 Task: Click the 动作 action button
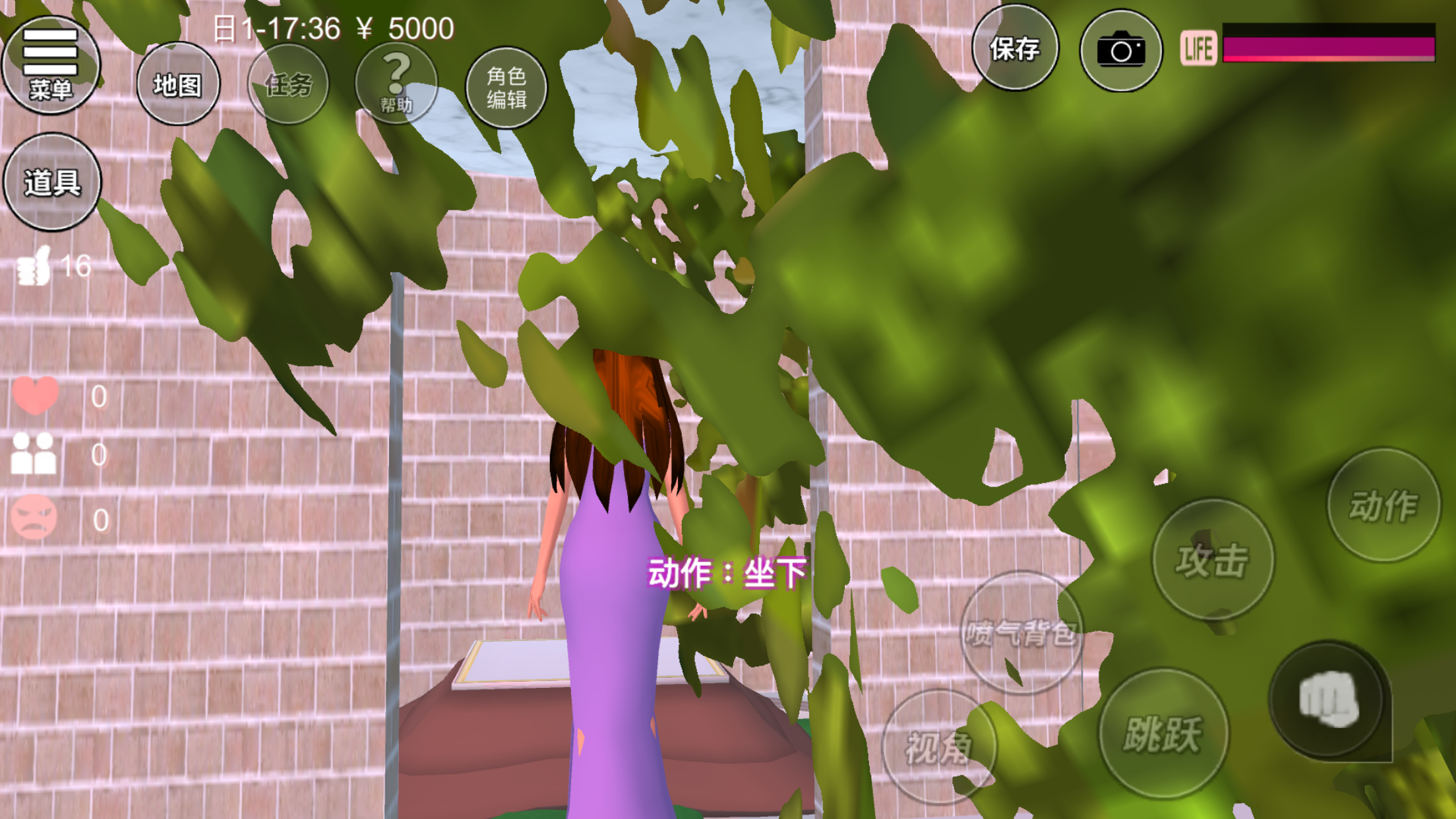(x=1383, y=505)
